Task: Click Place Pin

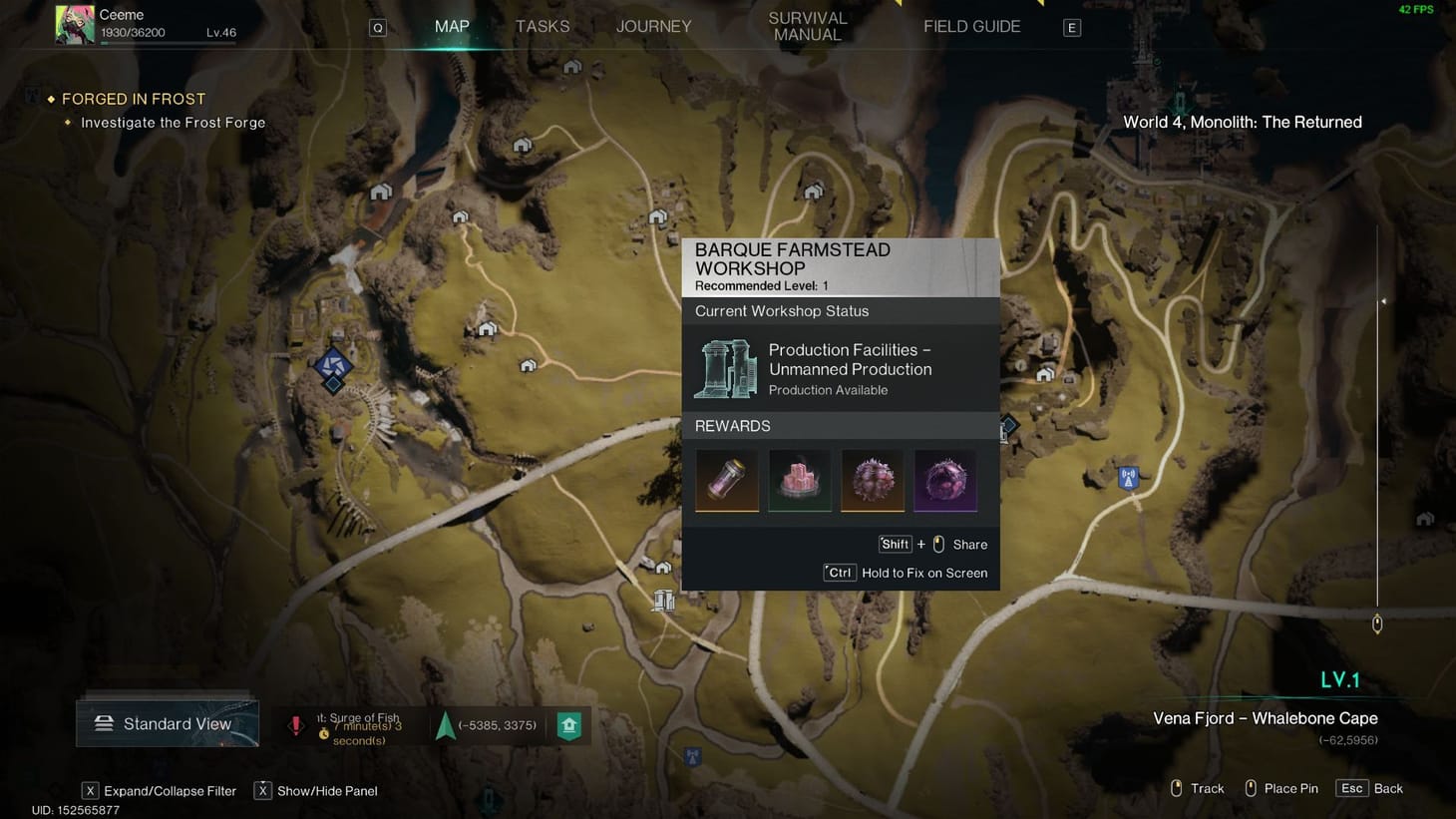Action: pos(1291,788)
